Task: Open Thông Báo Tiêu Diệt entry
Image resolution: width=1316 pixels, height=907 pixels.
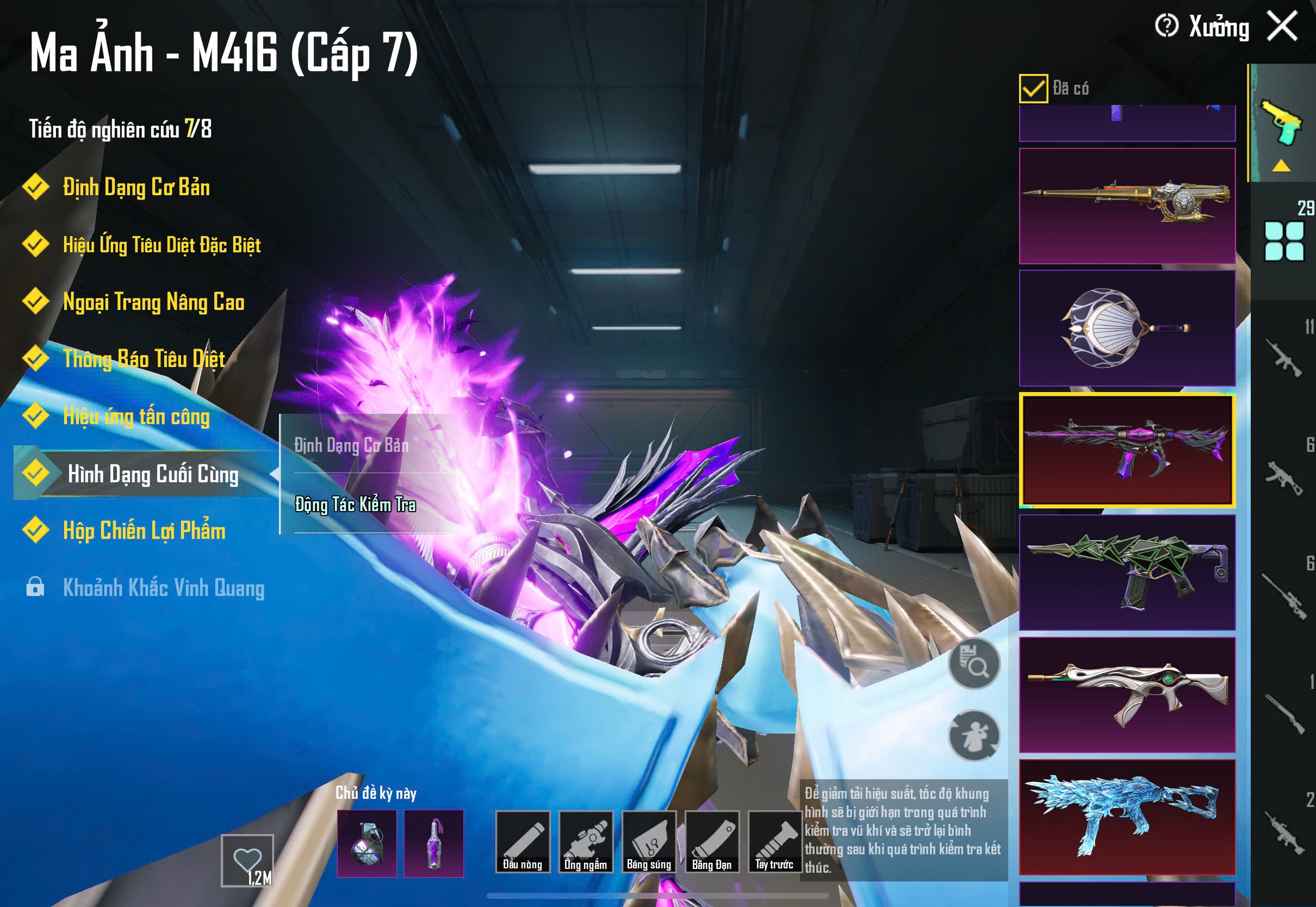Action: point(144,359)
